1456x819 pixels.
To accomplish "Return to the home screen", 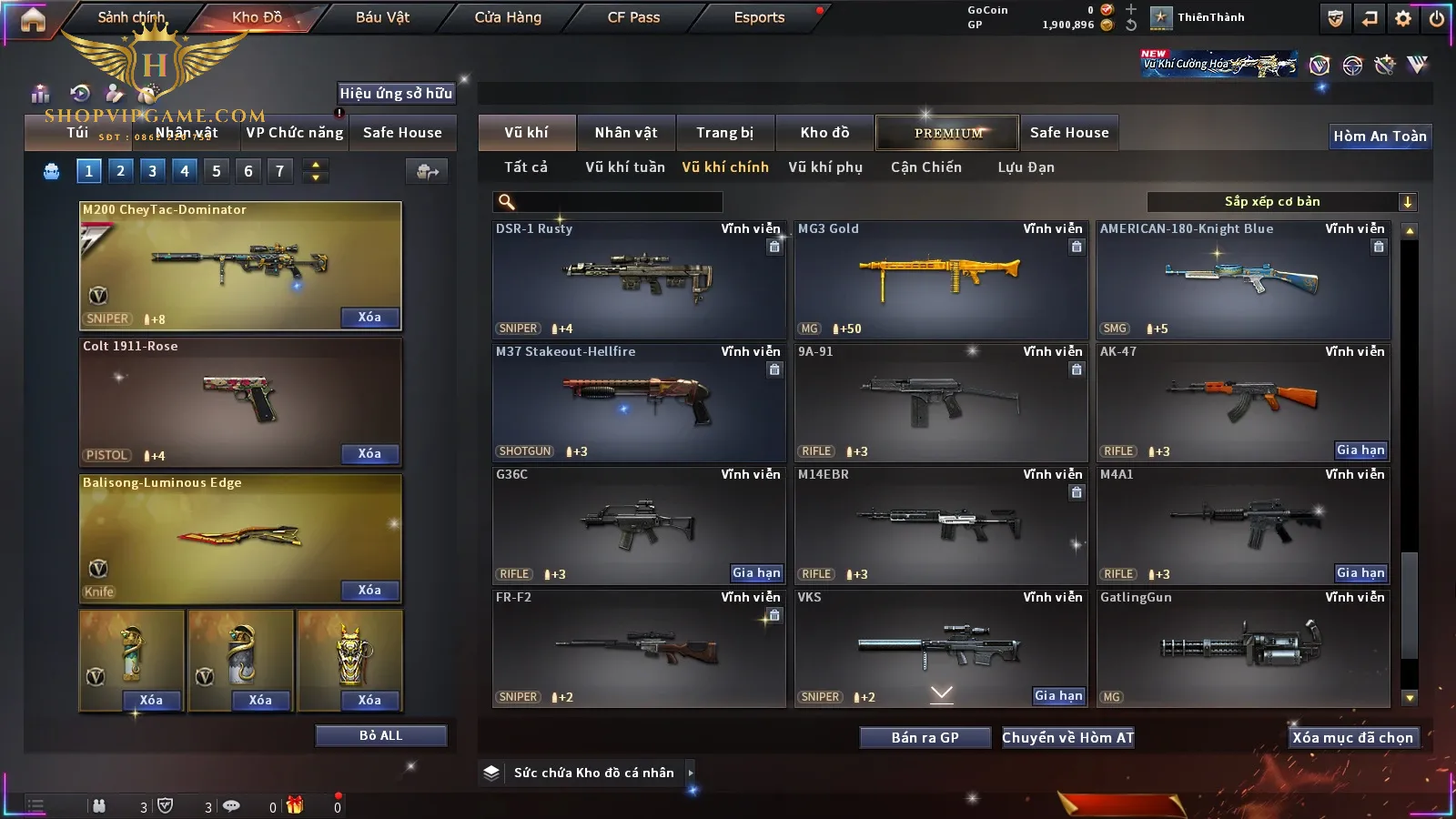I will pyautogui.click(x=33, y=18).
